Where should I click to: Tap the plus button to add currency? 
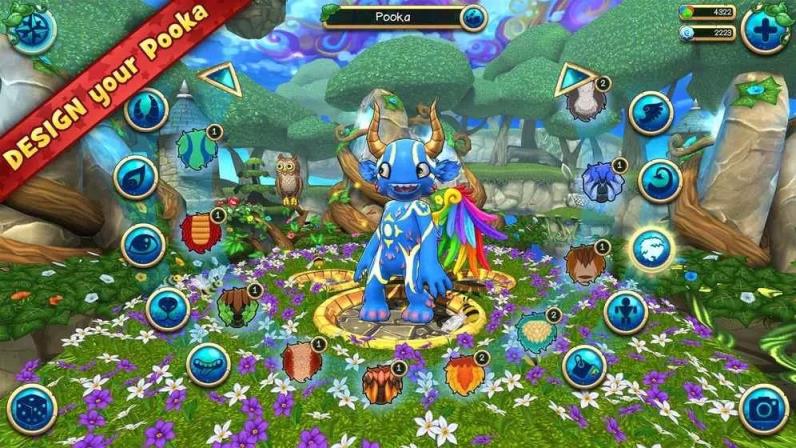[765, 30]
